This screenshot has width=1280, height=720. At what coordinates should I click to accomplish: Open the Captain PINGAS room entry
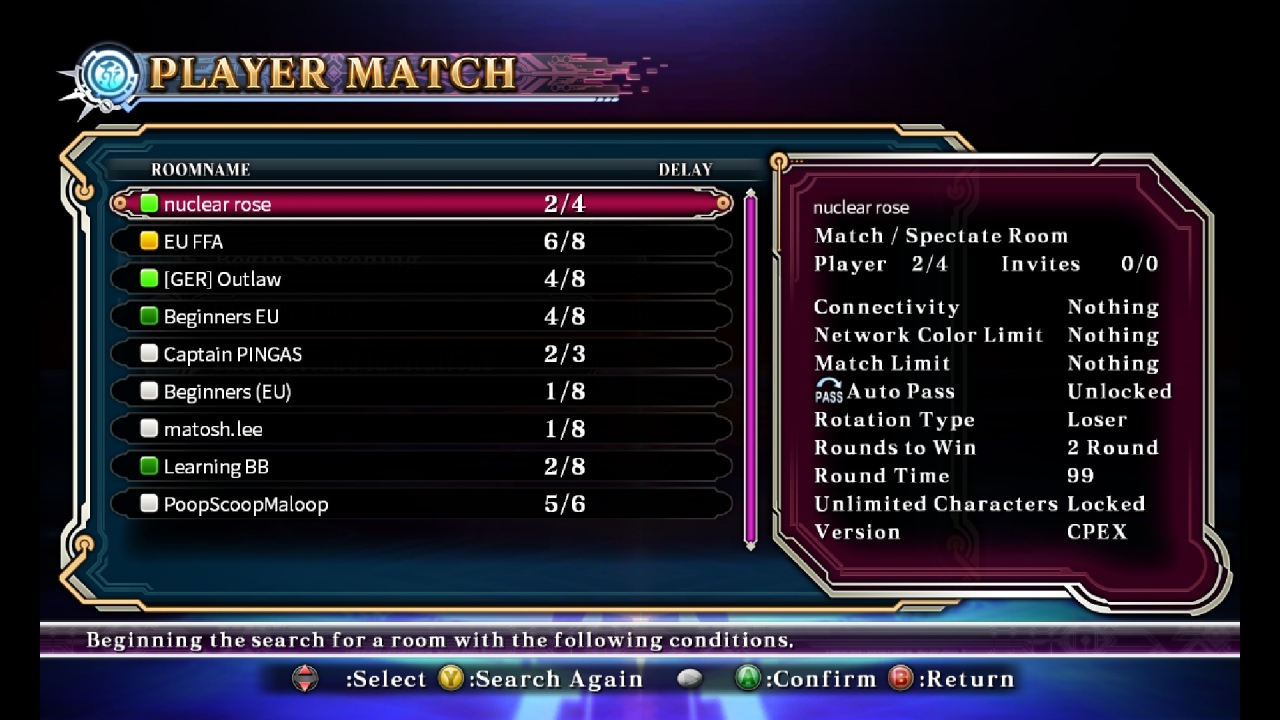point(420,354)
